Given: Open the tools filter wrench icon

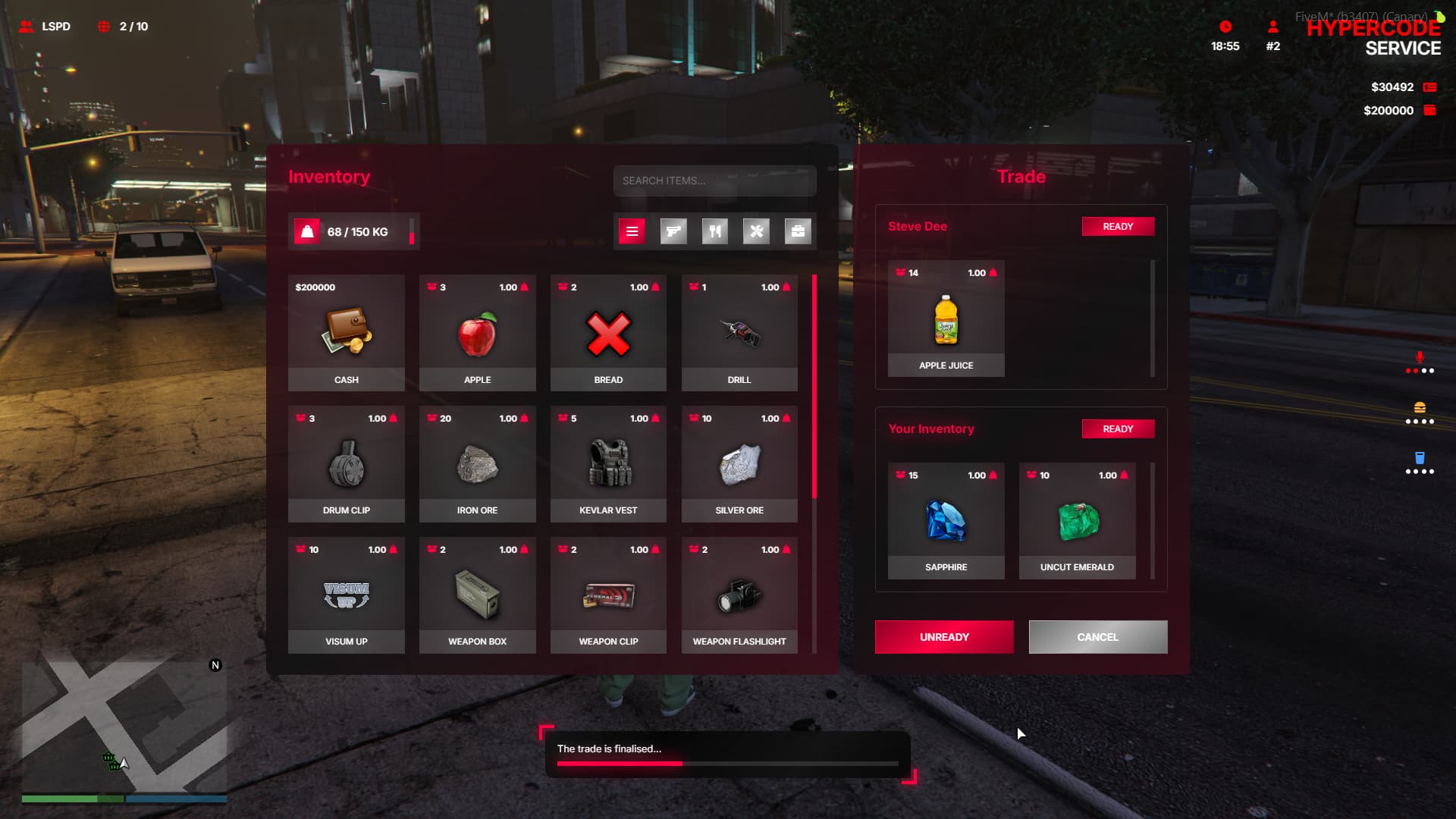Looking at the screenshot, I should tap(755, 231).
